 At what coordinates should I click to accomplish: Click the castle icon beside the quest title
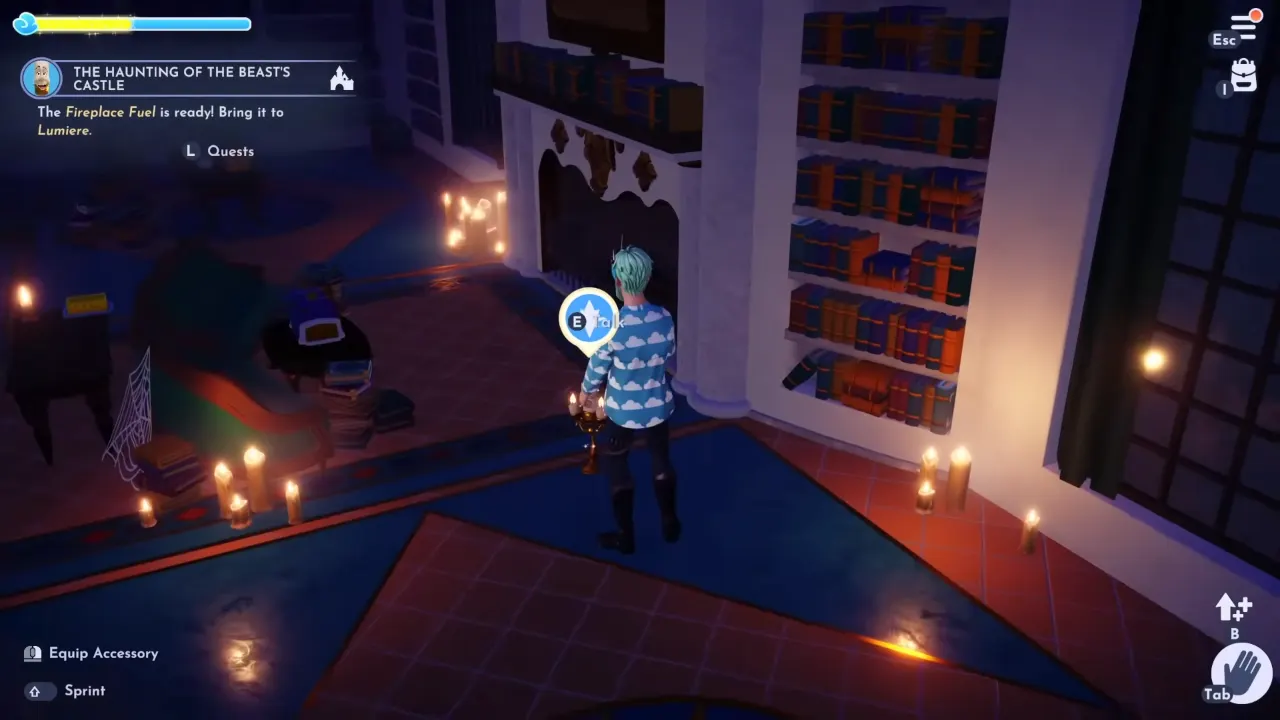click(342, 79)
